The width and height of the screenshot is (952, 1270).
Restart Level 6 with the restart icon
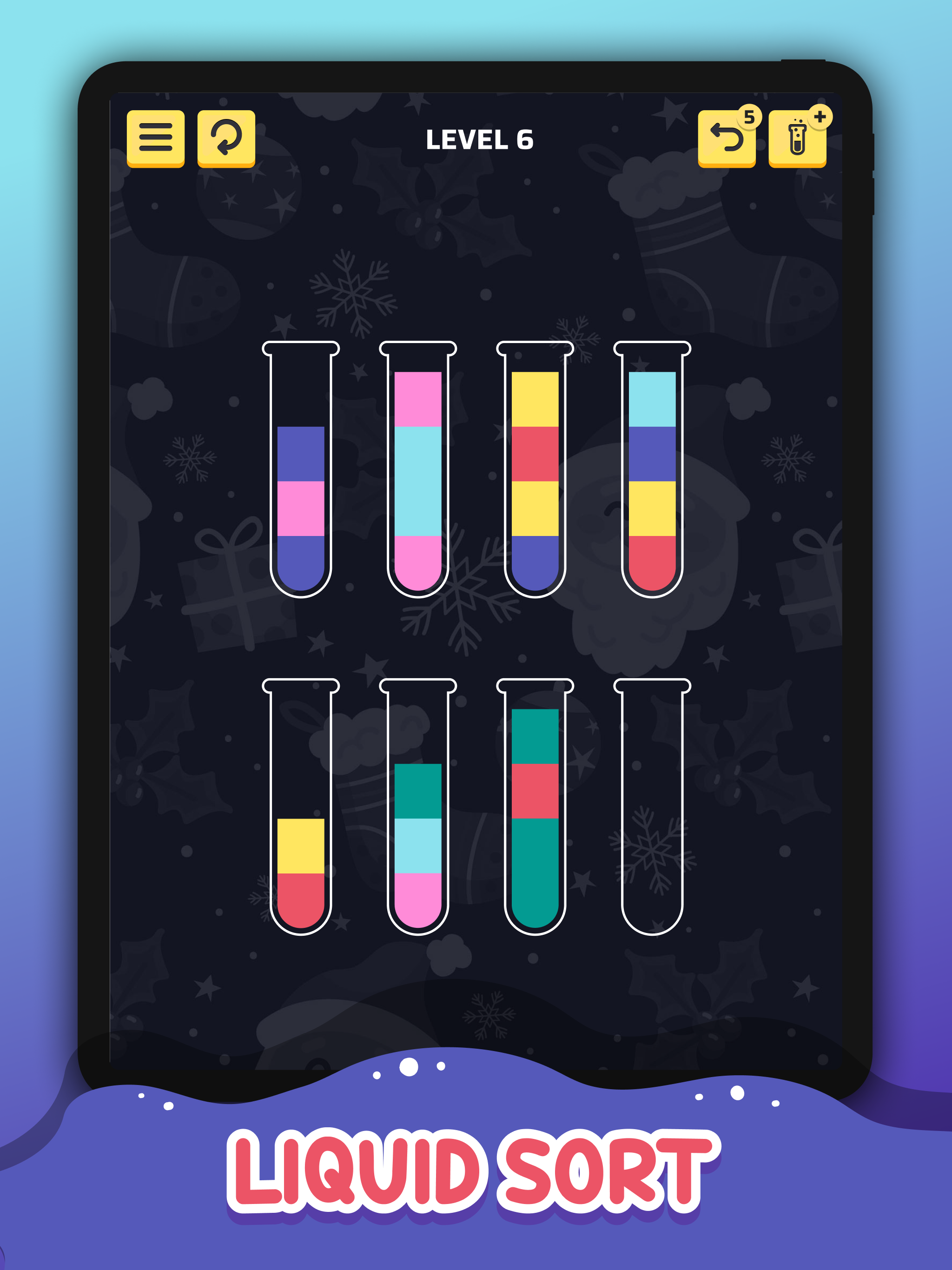coord(226,139)
